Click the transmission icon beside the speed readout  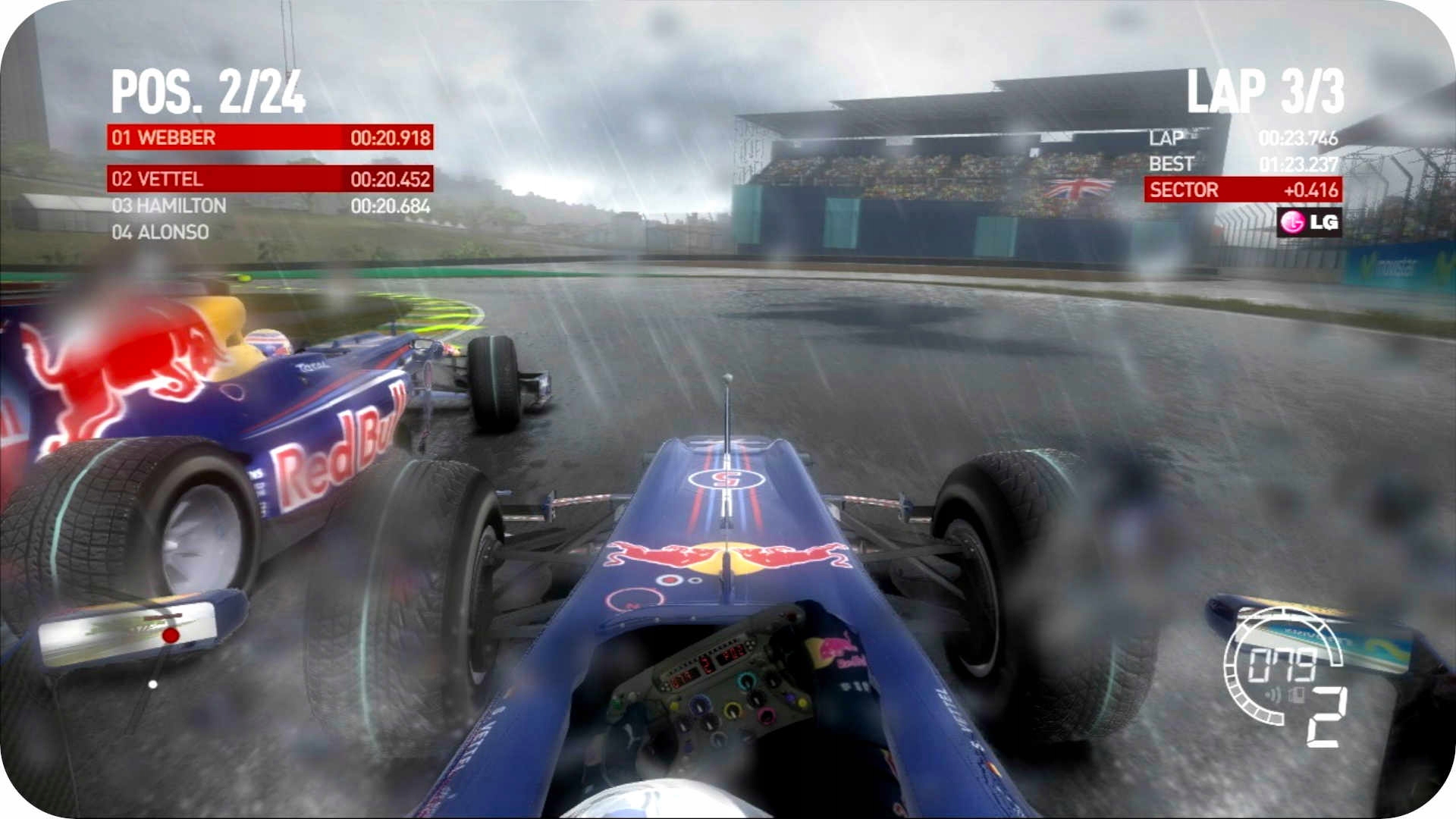click(x=1296, y=695)
